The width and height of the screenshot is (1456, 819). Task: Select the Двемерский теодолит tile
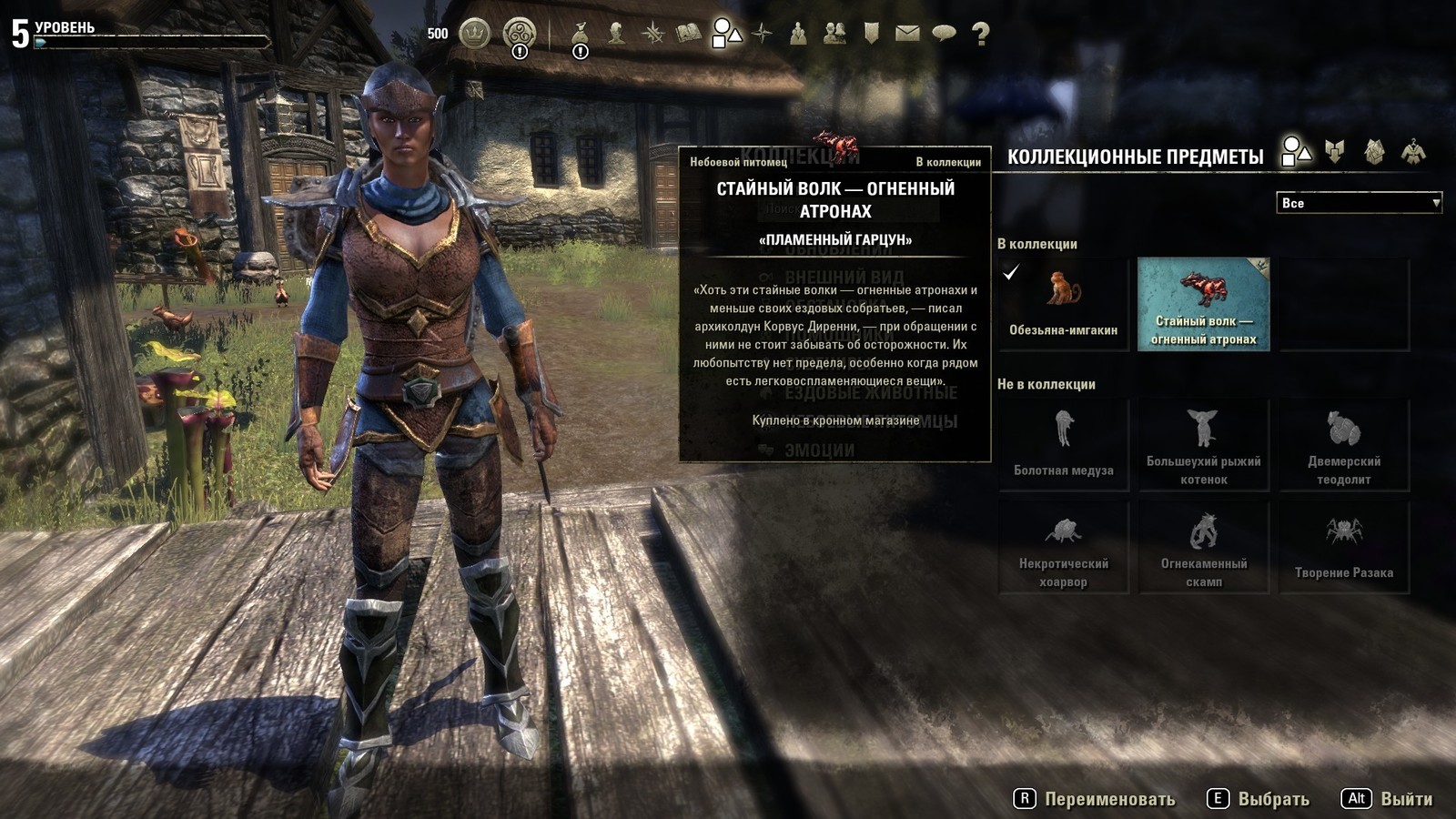tap(1343, 445)
